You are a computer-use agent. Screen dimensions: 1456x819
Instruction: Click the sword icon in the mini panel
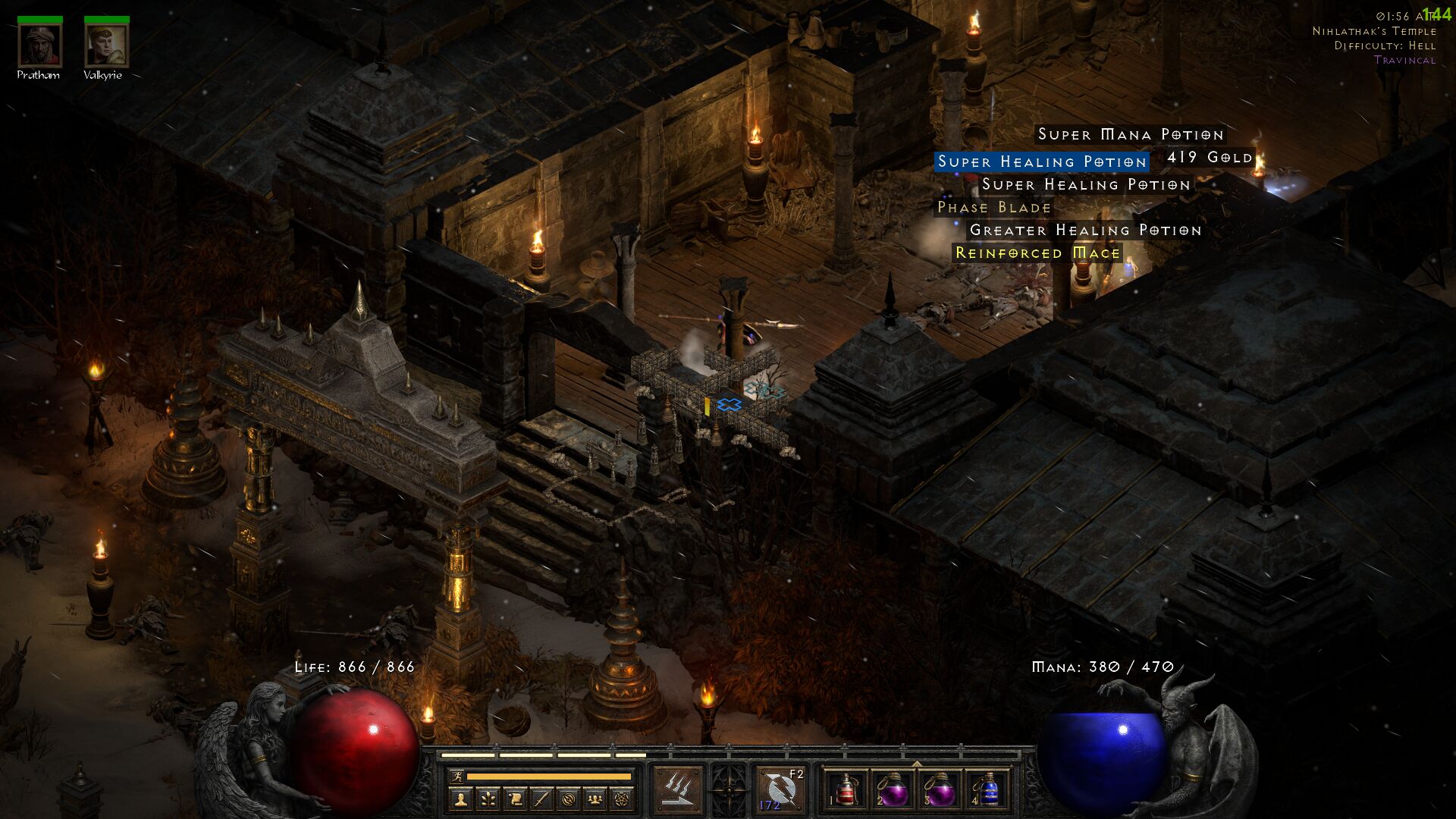click(x=541, y=799)
